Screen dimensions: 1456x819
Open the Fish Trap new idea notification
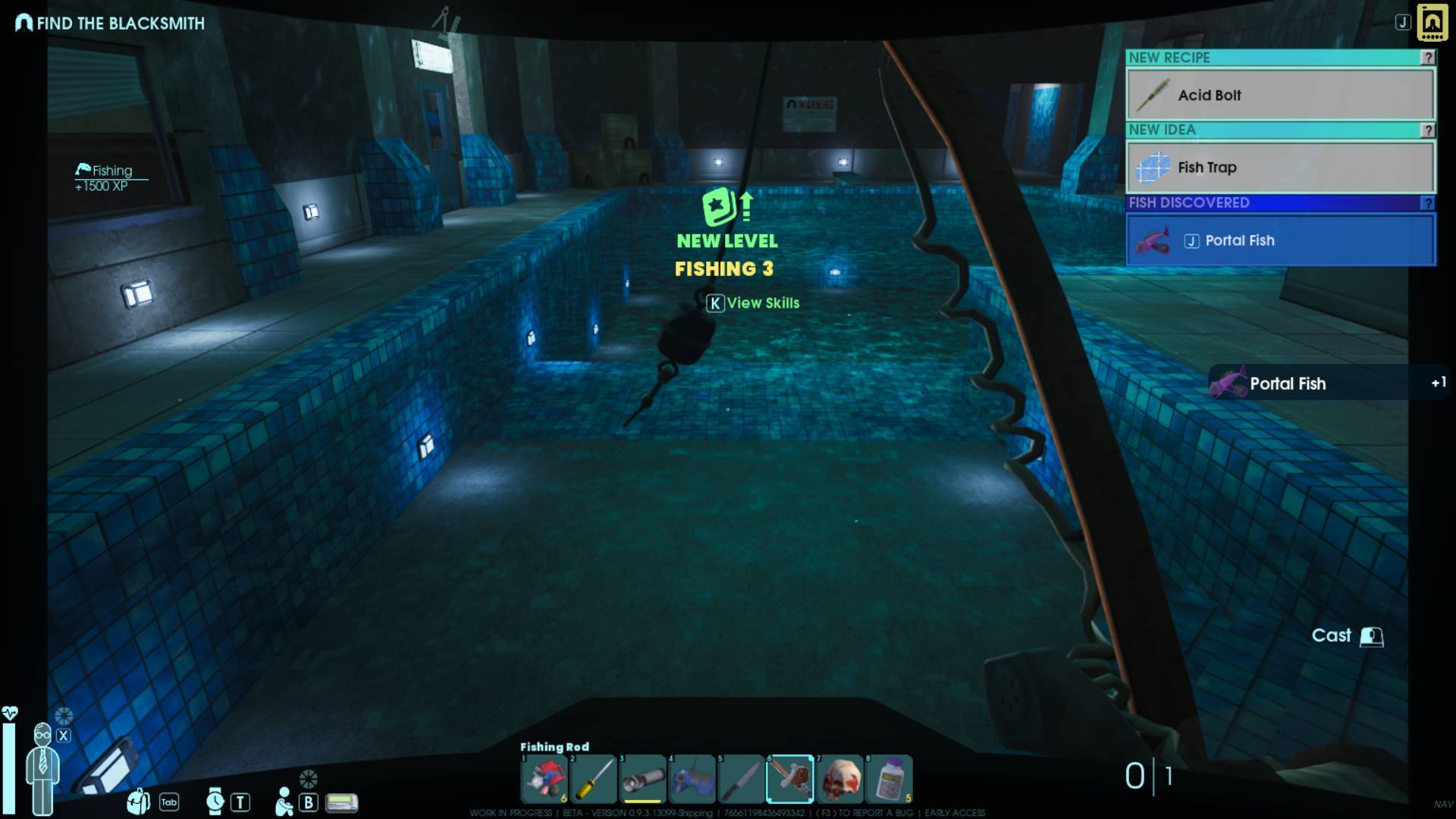[x=1280, y=168]
